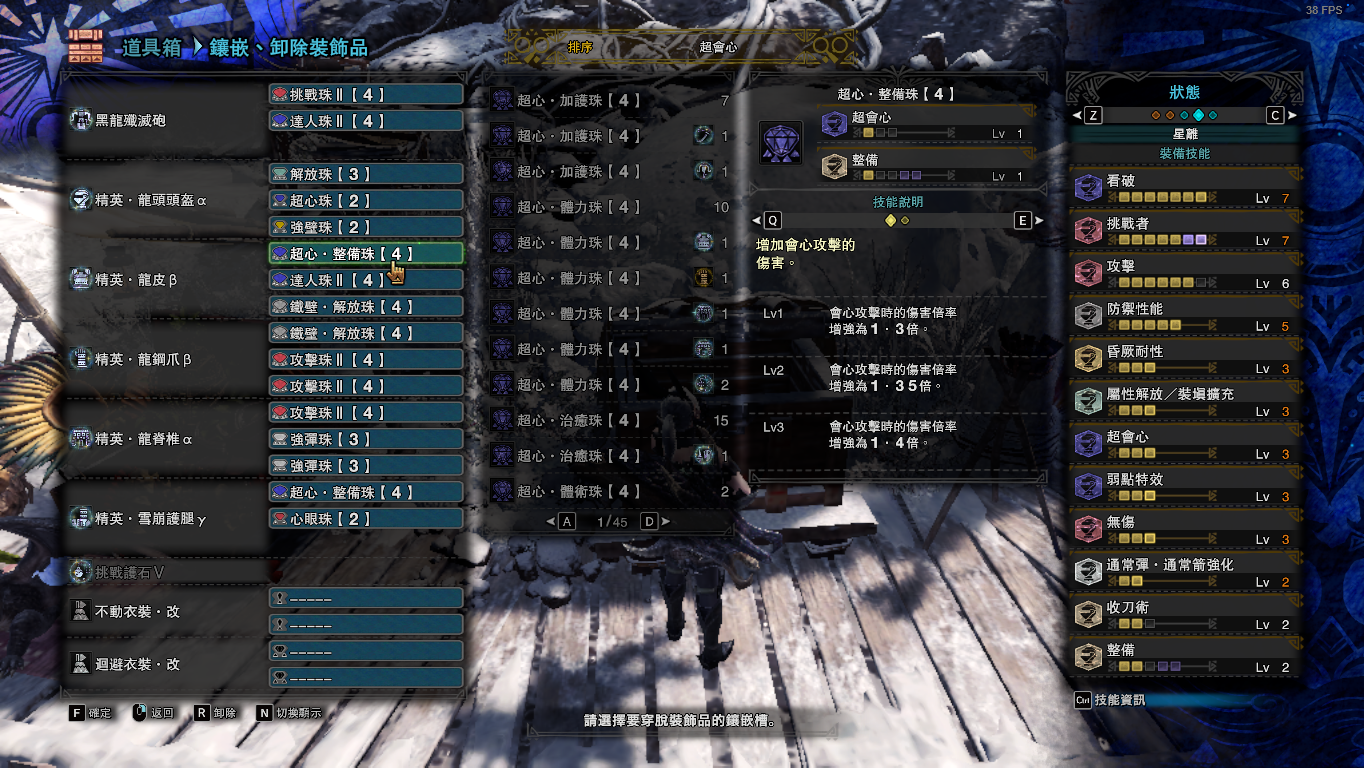Open the 排序 sort option header
The image size is (1364, 768).
coord(580,47)
